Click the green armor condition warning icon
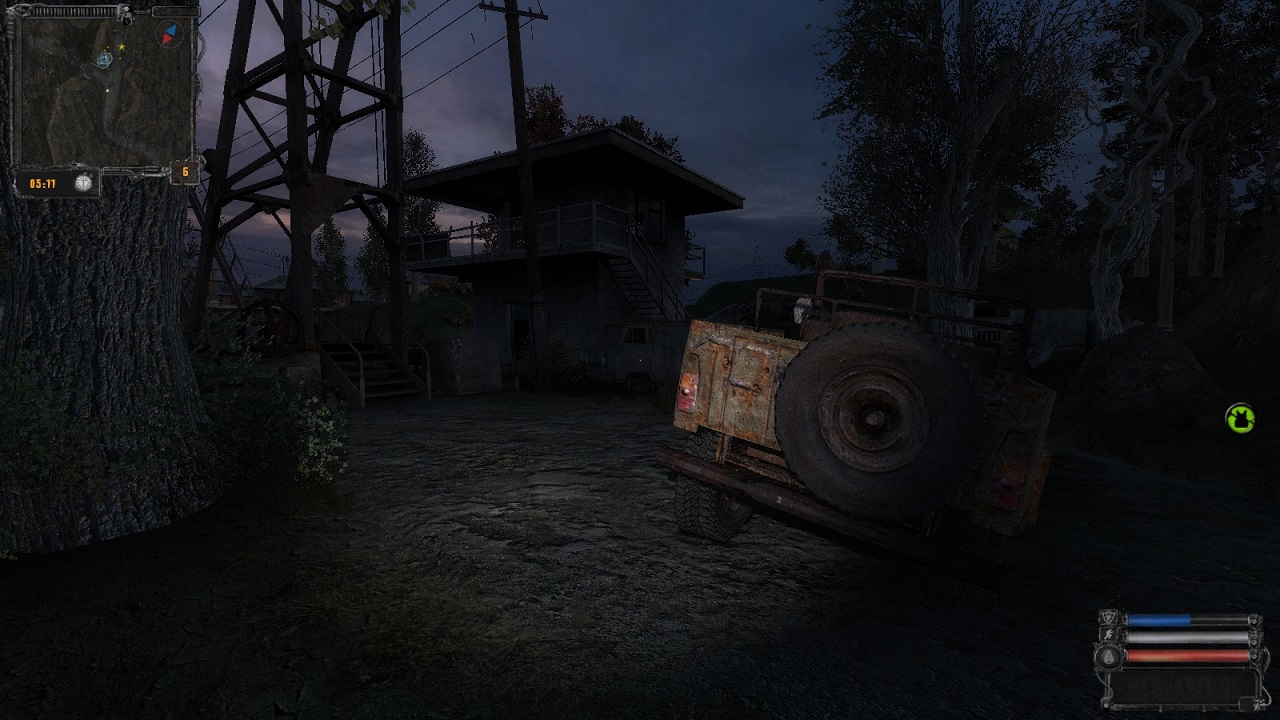 [x=1240, y=418]
